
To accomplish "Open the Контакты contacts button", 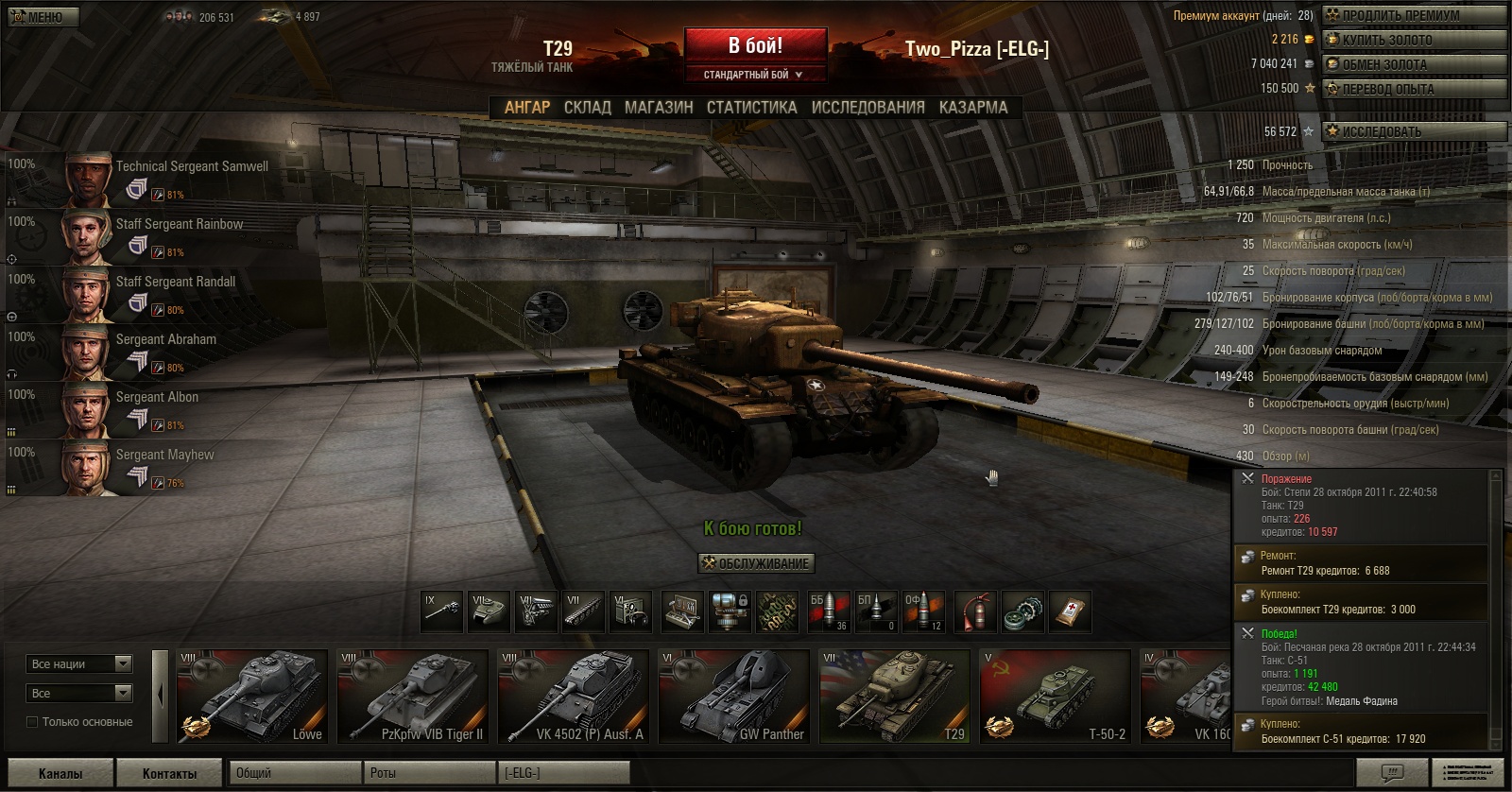I will 169,773.
